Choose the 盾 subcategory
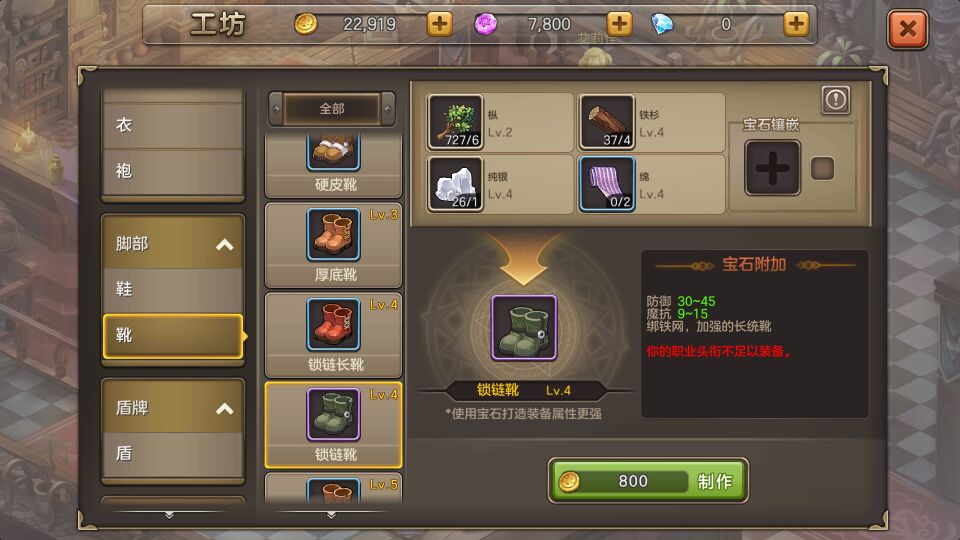The image size is (960, 540). (173, 453)
